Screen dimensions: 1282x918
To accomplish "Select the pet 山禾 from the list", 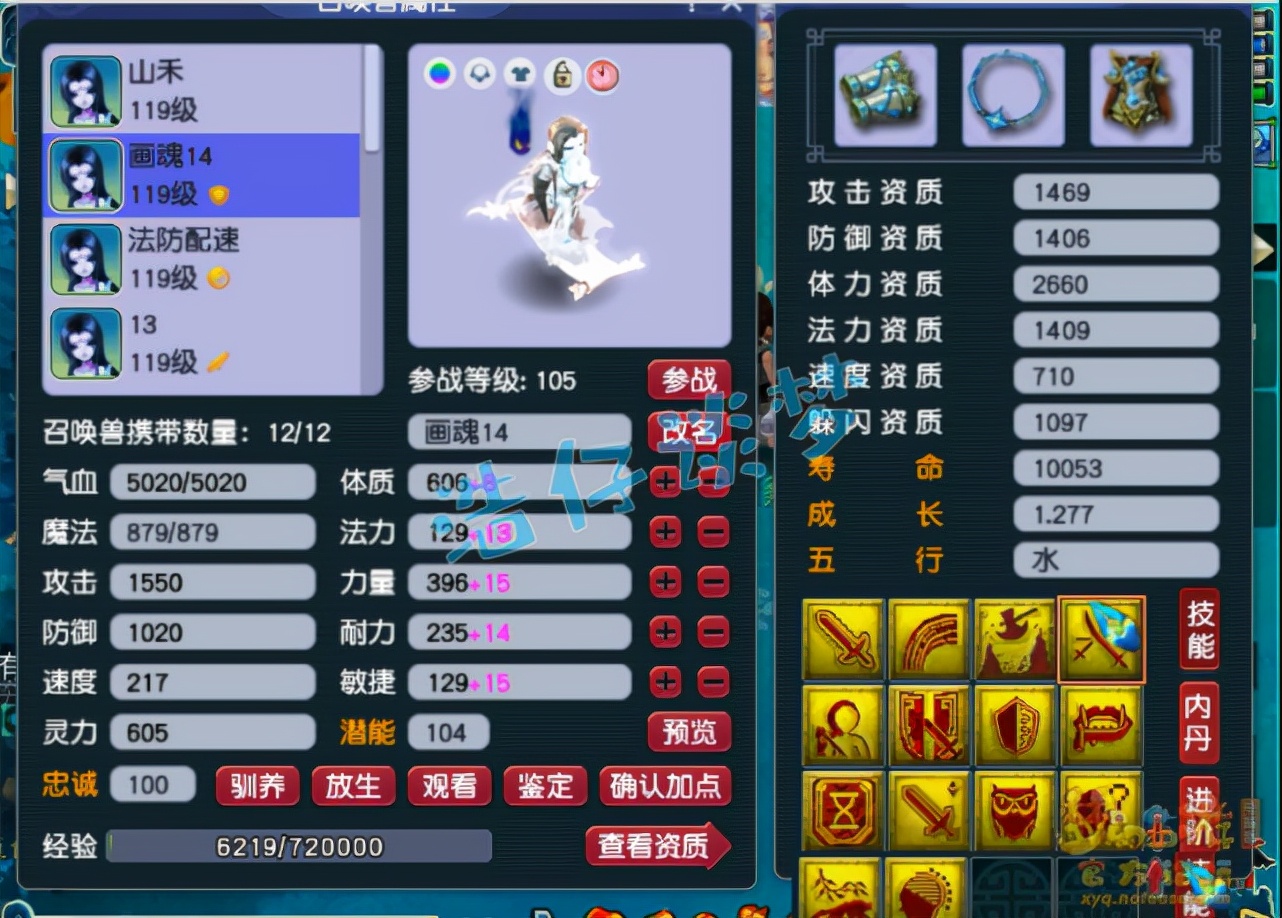I will pos(200,90).
